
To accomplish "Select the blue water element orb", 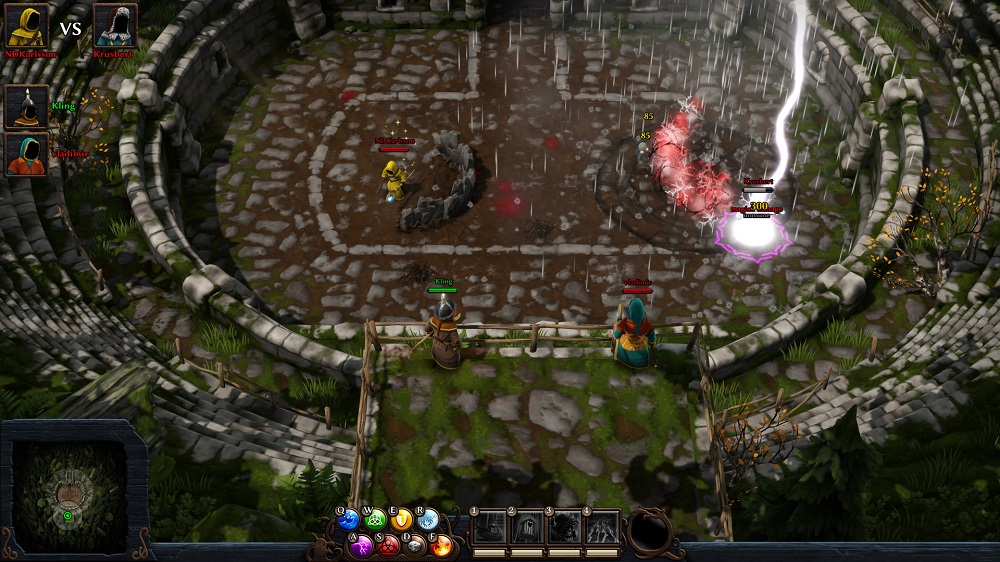I will click(x=349, y=520).
